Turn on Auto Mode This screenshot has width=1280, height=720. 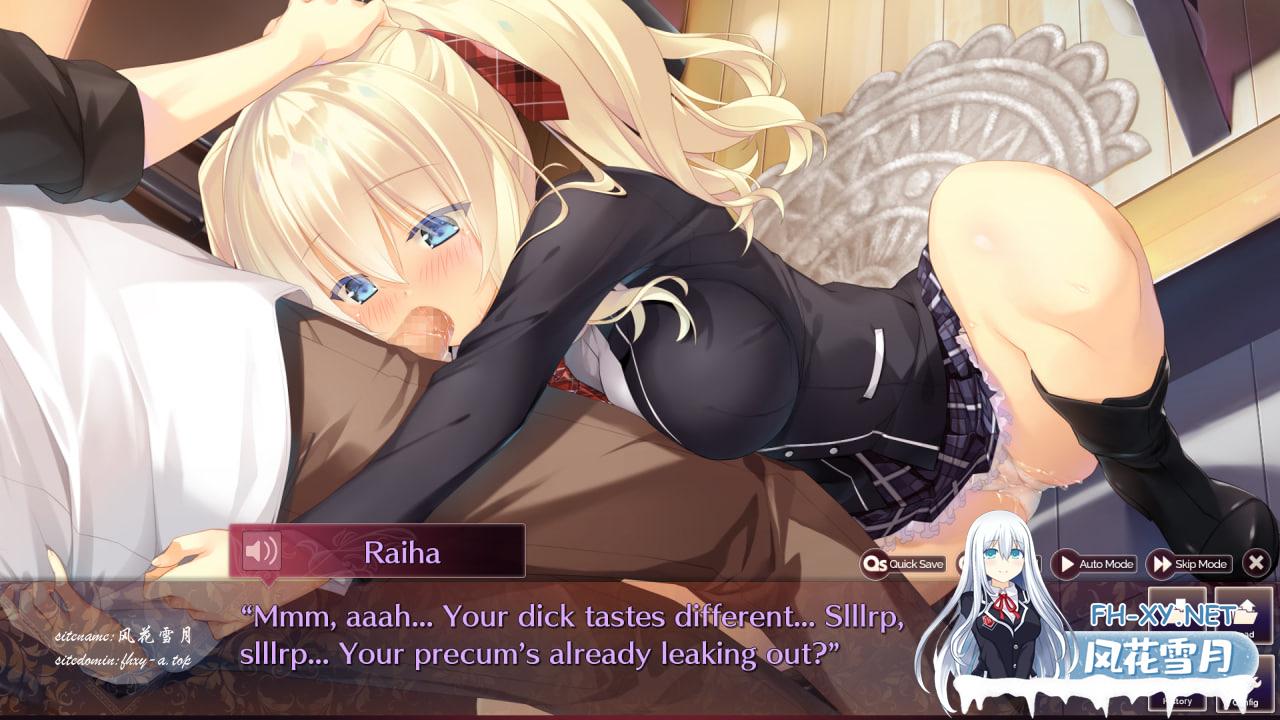tap(1093, 564)
